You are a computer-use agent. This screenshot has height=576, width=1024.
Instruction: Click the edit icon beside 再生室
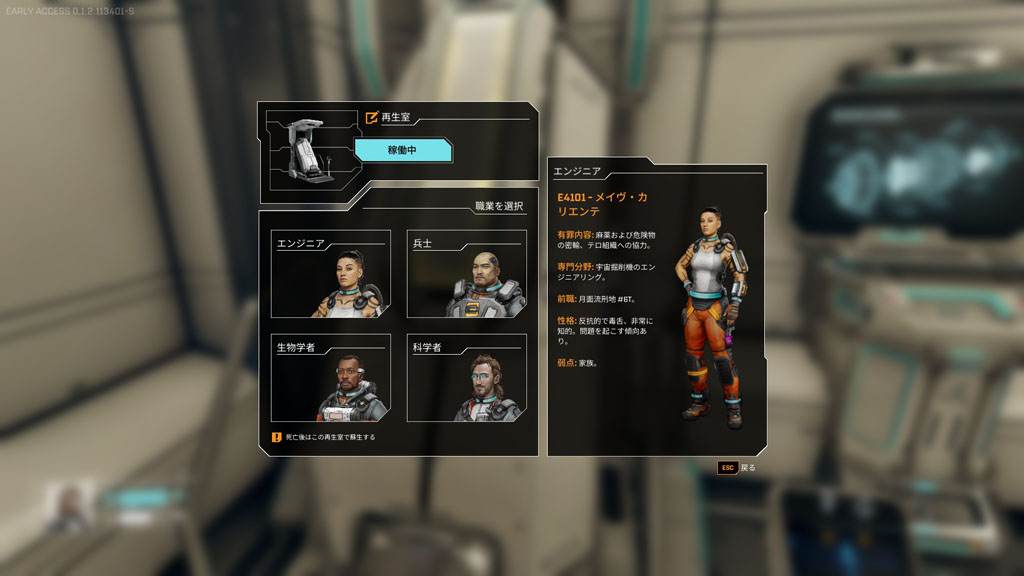372,117
